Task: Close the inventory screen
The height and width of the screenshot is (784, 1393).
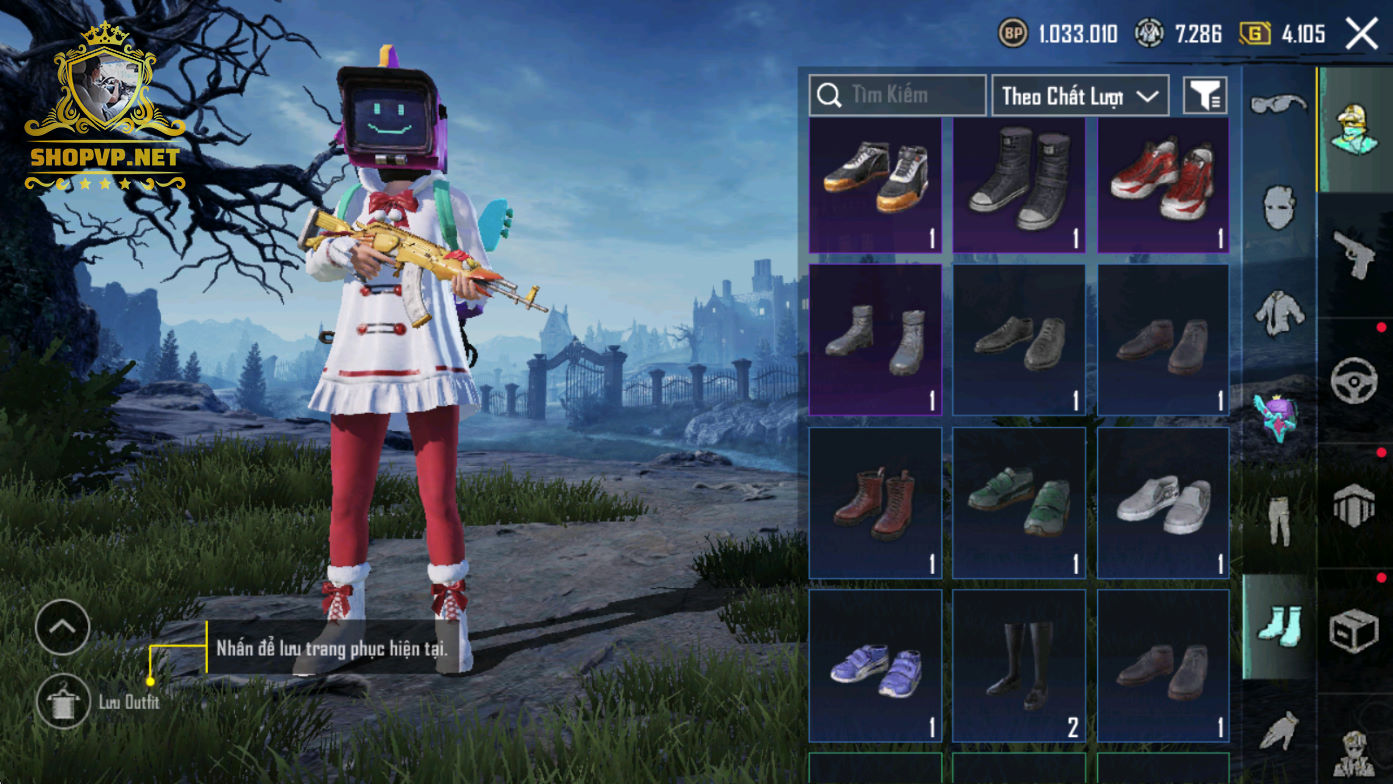Action: point(1361,34)
